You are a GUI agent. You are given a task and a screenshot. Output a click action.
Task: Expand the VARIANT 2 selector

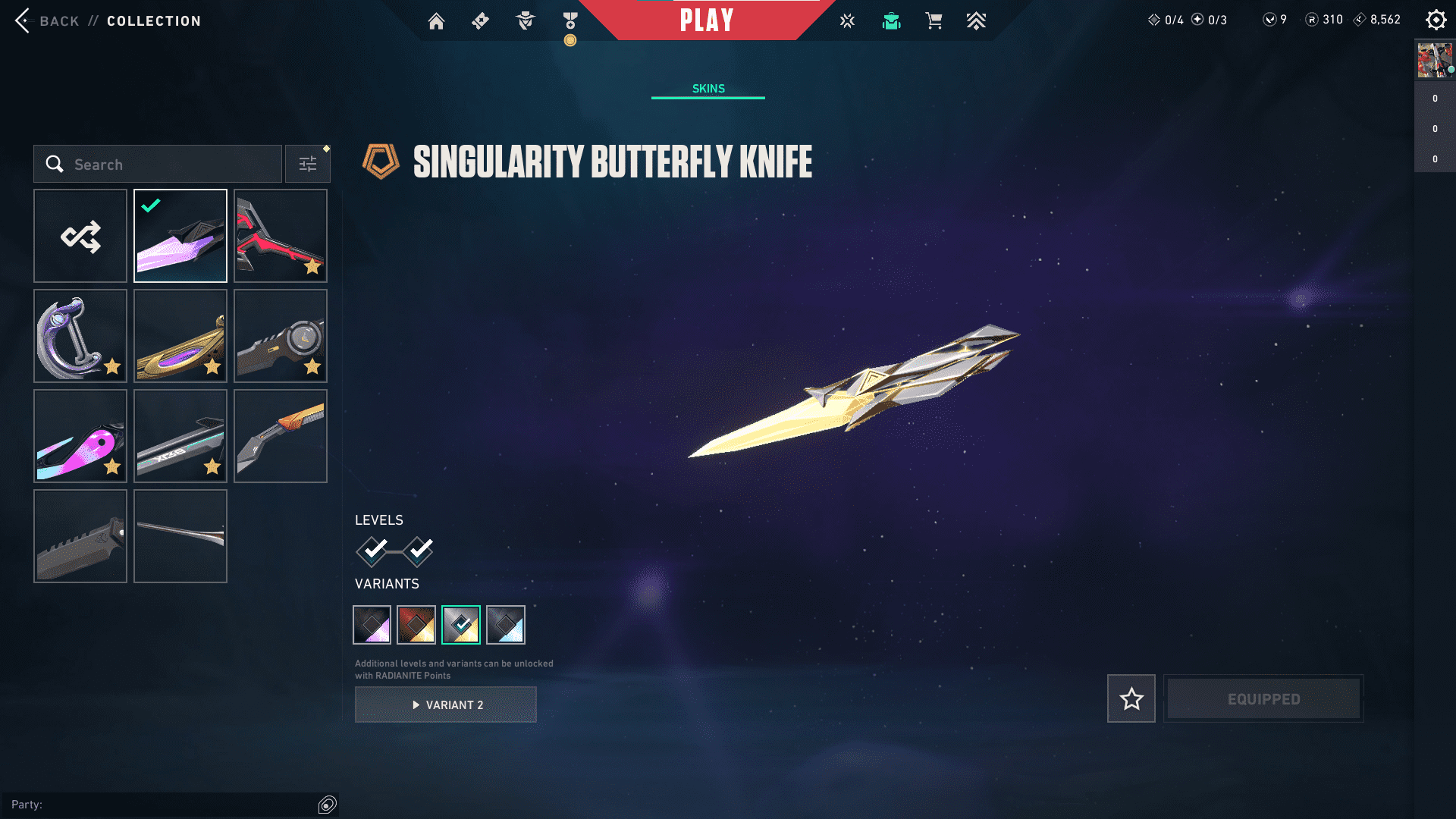click(445, 704)
